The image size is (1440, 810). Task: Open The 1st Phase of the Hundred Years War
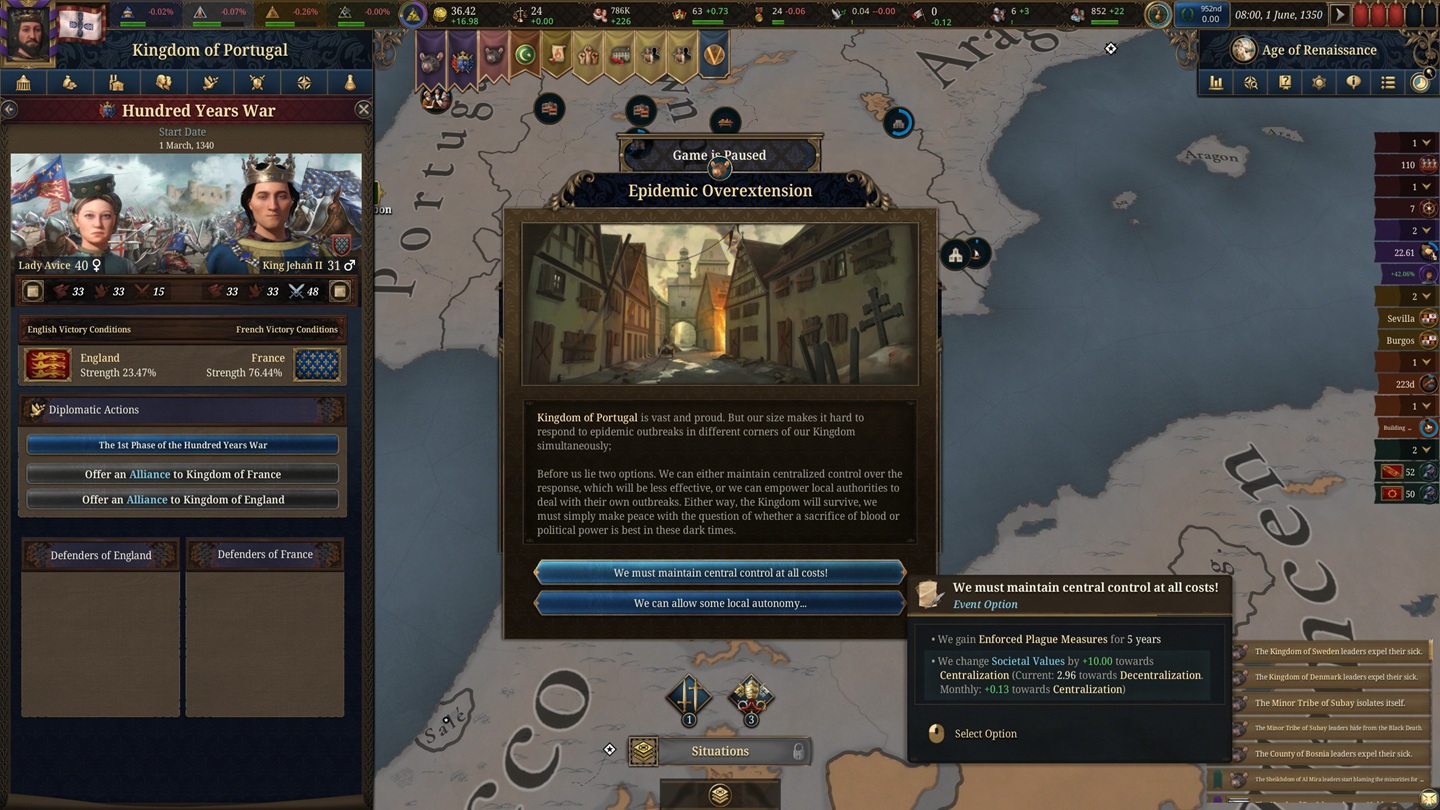click(x=183, y=445)
